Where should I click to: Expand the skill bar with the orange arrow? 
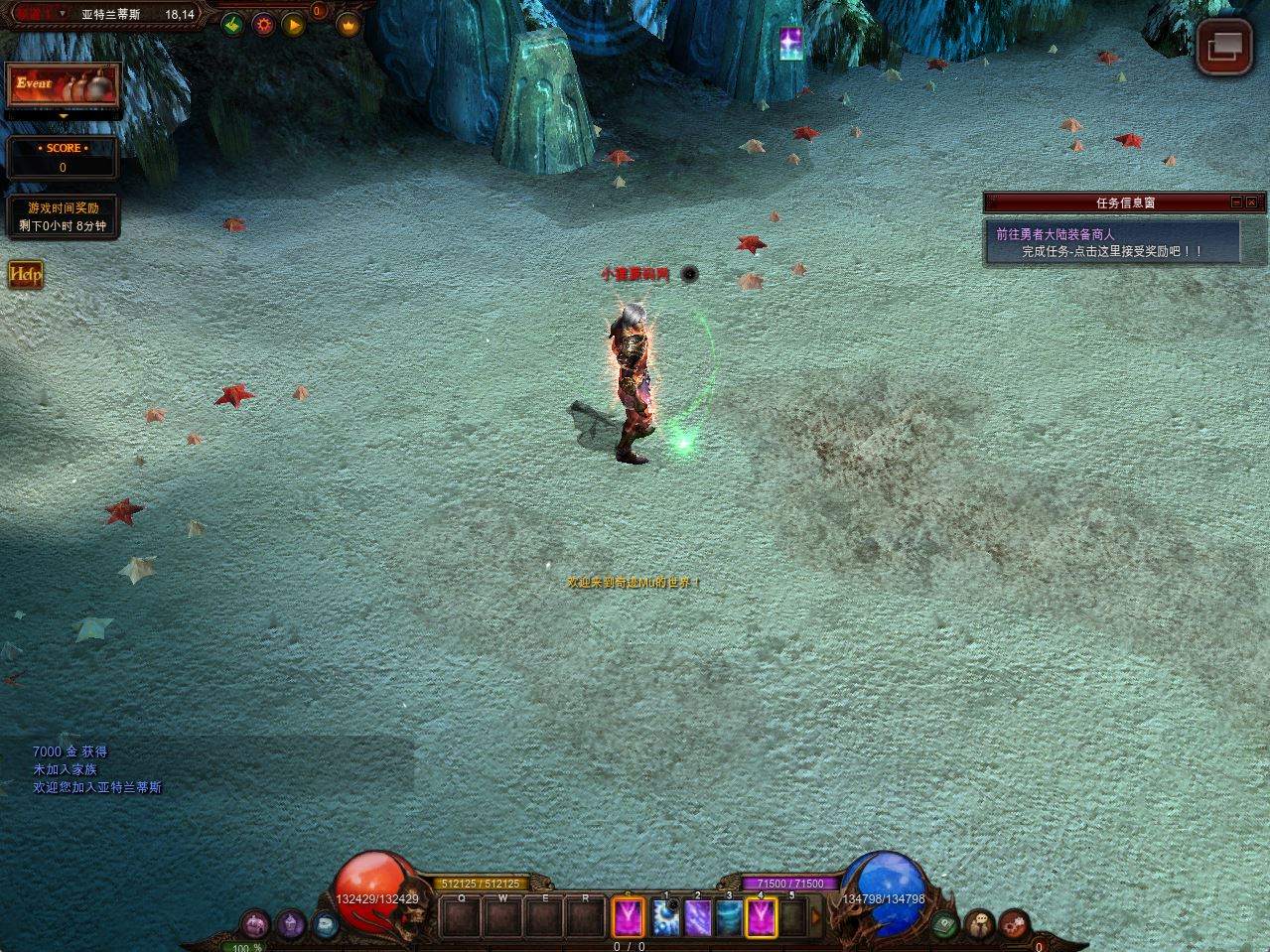(x=817, y=917)
